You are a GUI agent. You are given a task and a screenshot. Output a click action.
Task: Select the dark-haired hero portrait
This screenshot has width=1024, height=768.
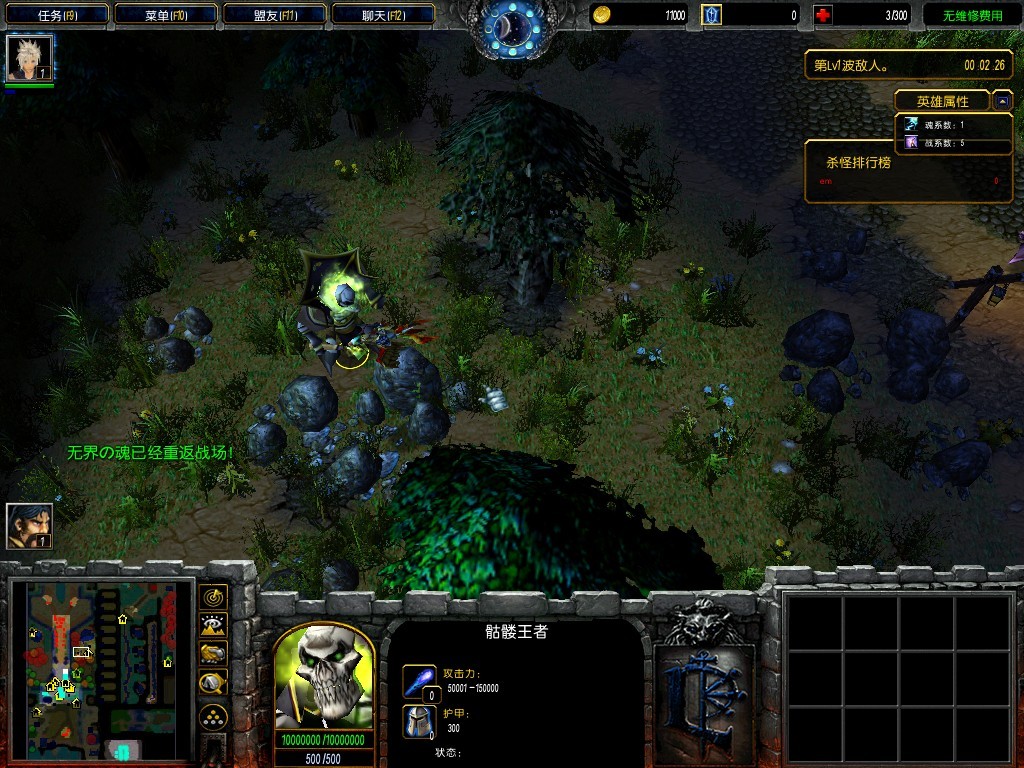(29, 526)
